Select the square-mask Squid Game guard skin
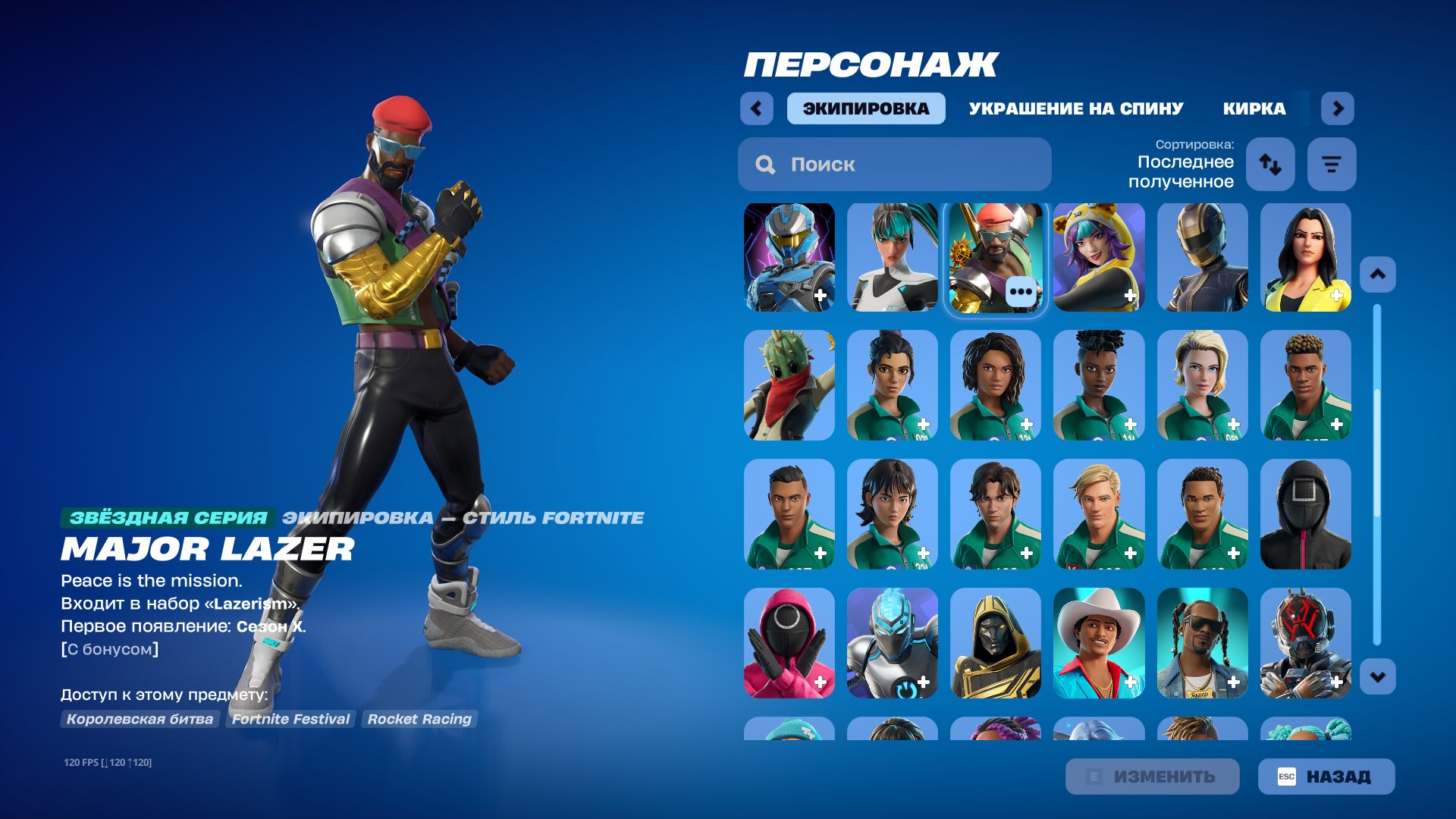This screenshot has width=1456, height=819. click(x=1305, y=515)
